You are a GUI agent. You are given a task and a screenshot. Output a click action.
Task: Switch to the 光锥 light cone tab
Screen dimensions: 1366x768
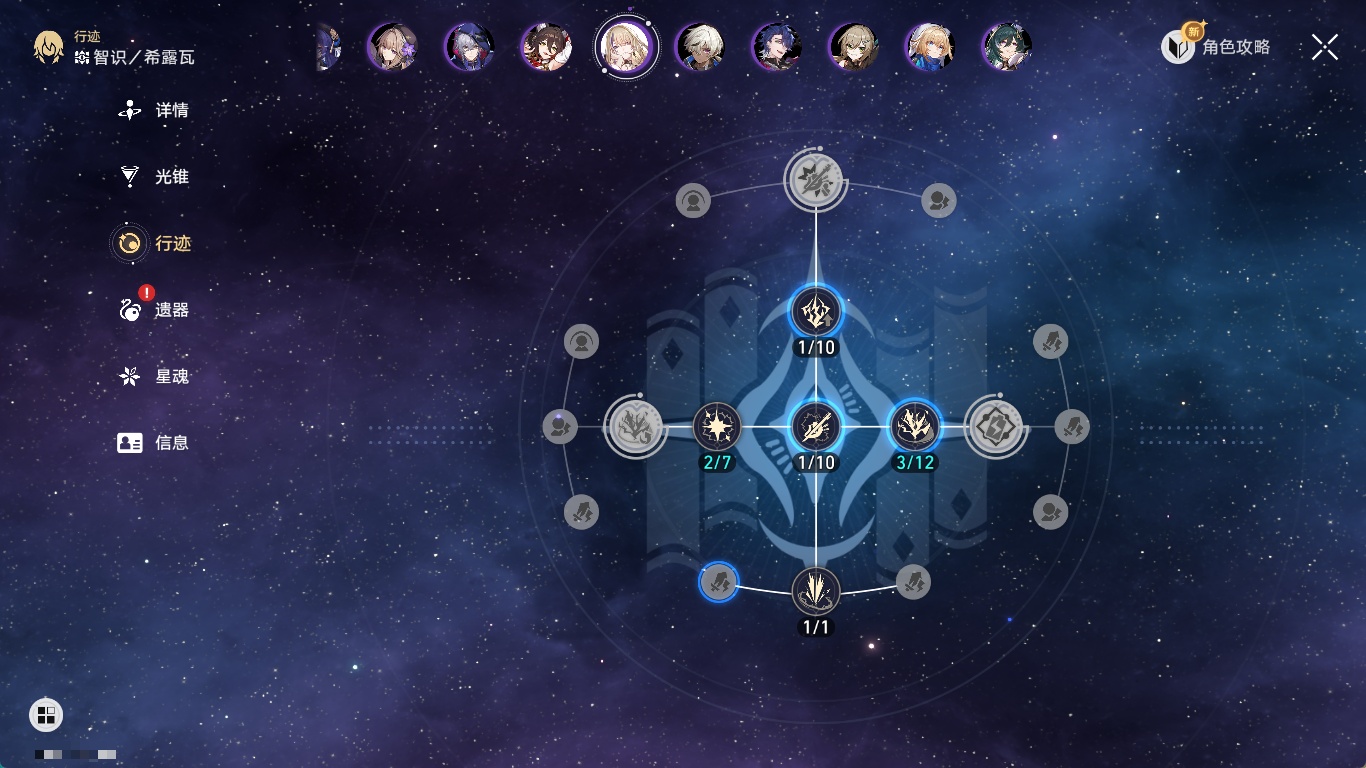tap(154, 177)
